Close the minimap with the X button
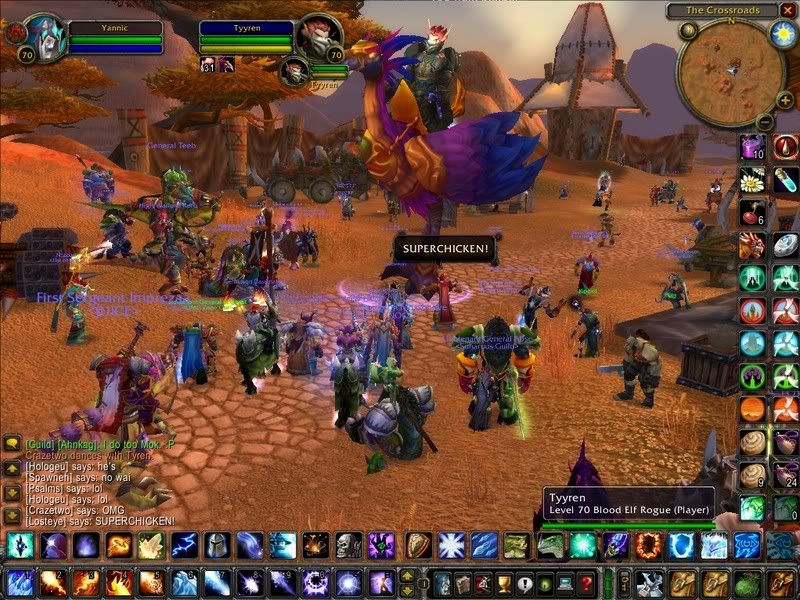Image resolution: width=800 pixels, height=600 pixels. click(x=787, y=10)
